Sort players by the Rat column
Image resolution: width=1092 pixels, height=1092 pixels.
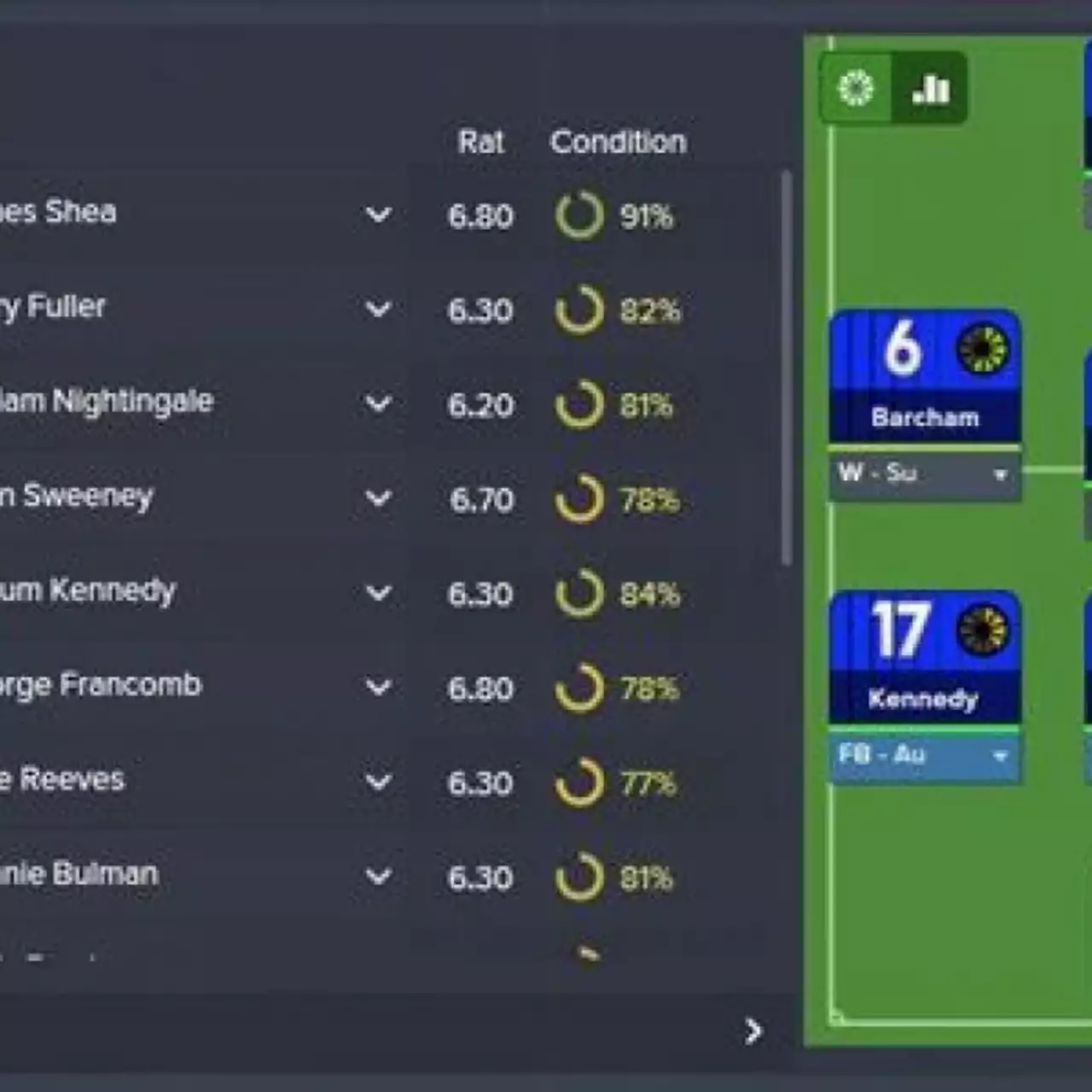pyautogui.click(x=481, y=142)
